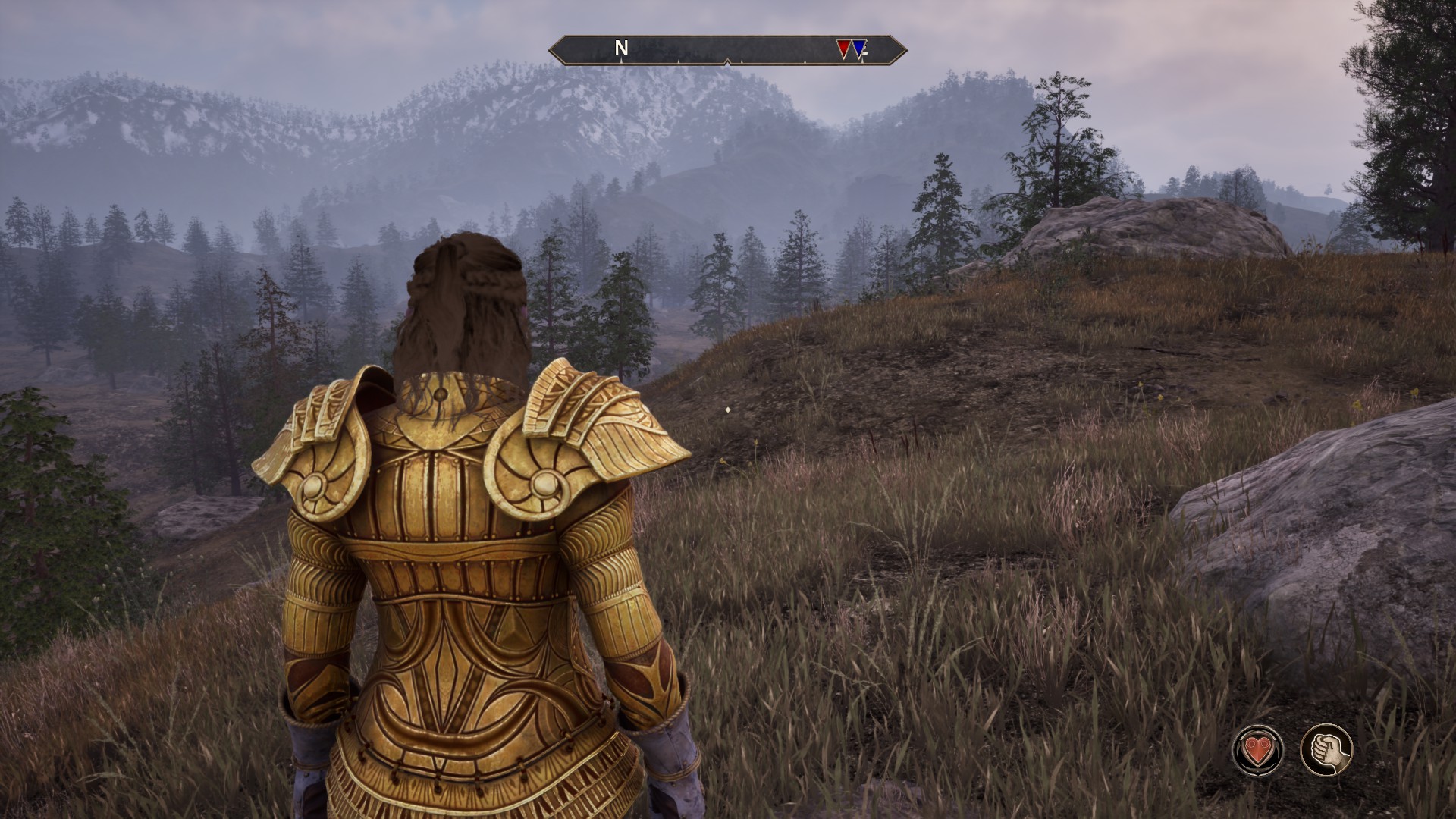The height and width of the screenshot is (819, 1456).
Task: Select the red quest marker on compass
Action: [x=843, y=49]
